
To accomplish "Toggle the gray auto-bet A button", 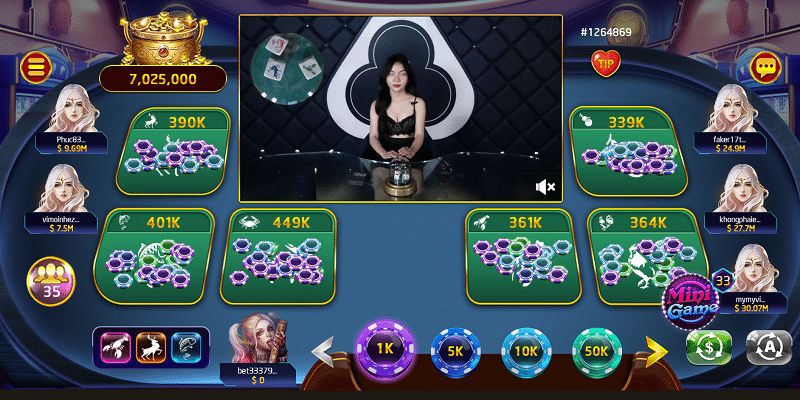I will coord(765,347).
